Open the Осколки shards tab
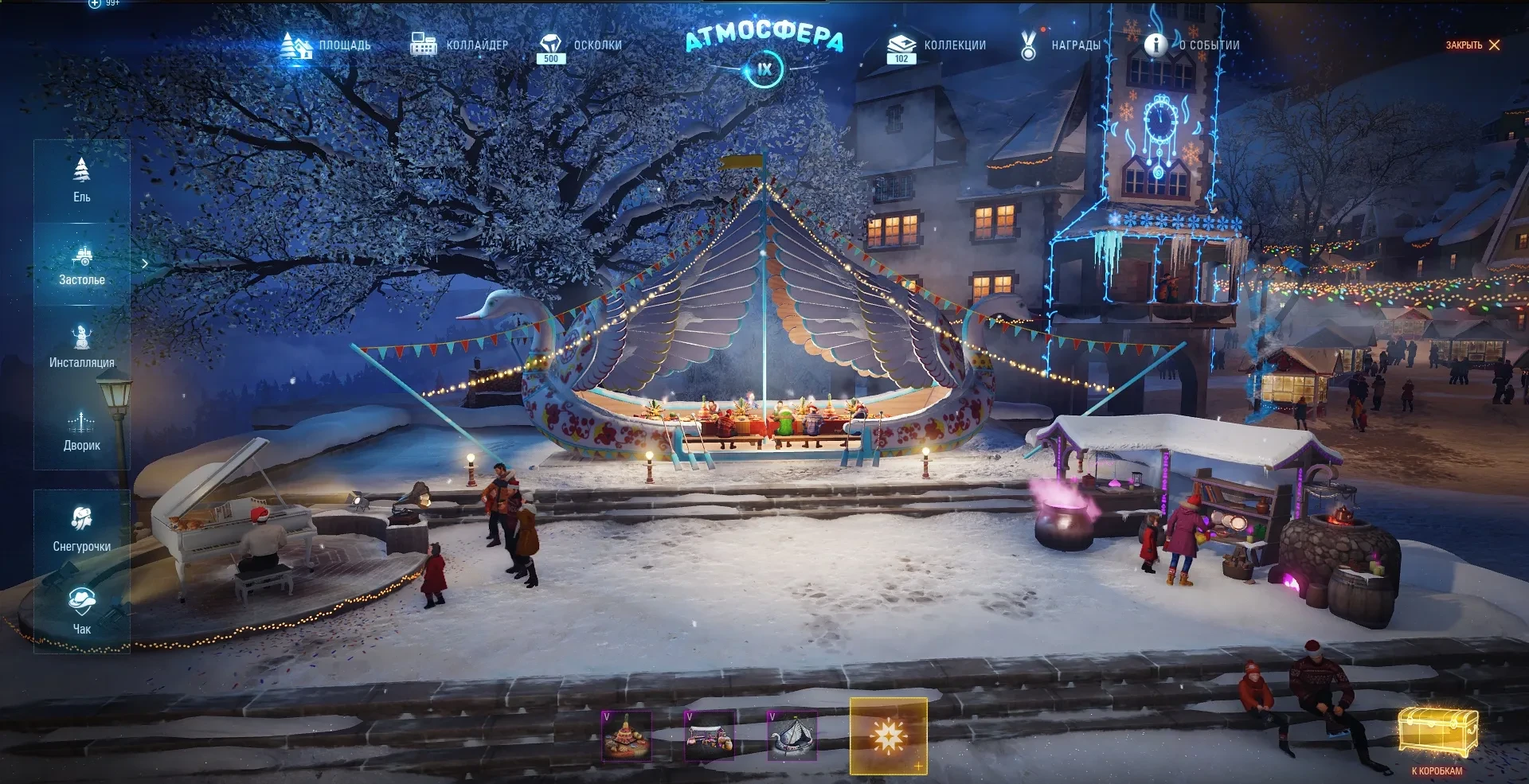1529x784 pixels. point(581,46)
